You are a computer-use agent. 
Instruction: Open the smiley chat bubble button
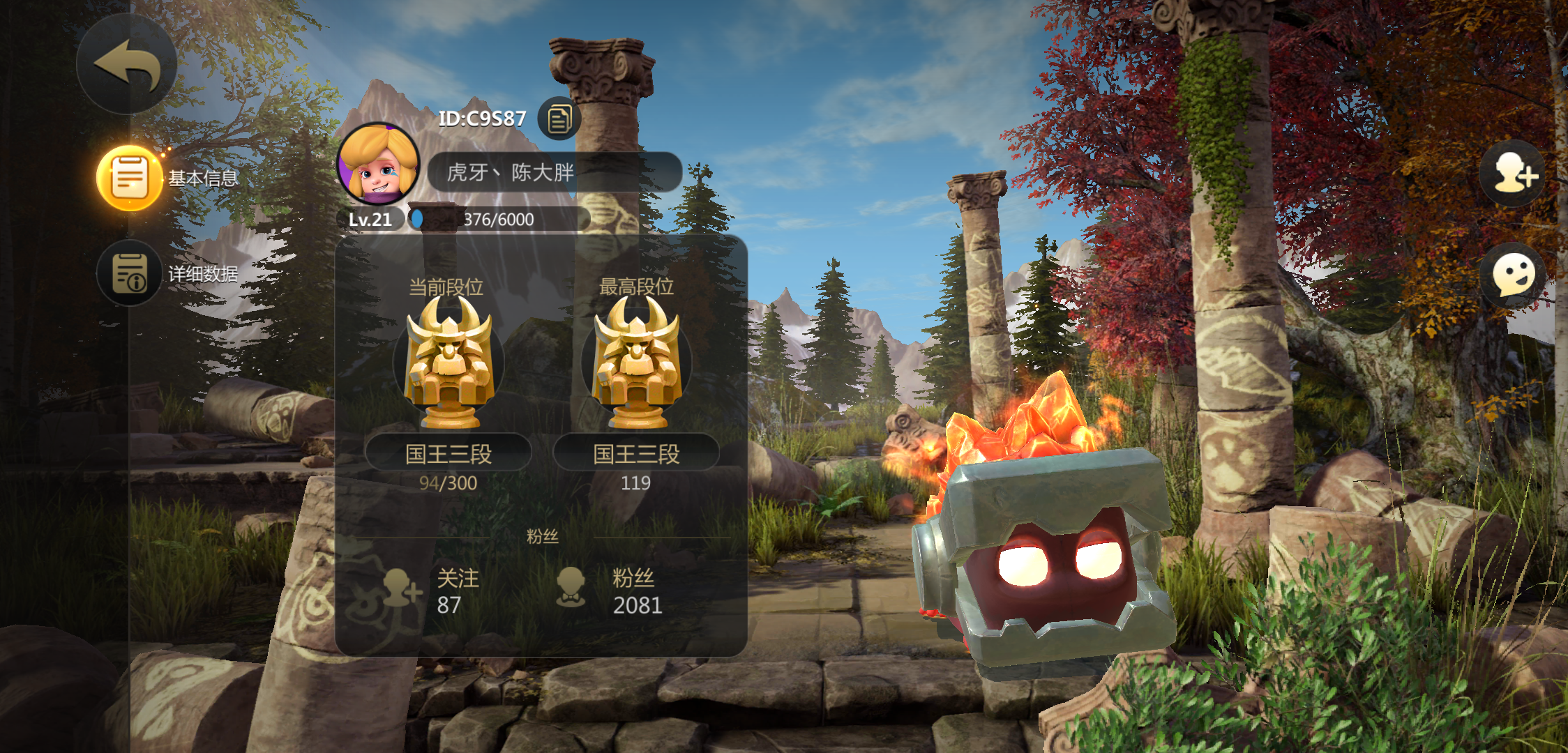tap(1513, 276)
